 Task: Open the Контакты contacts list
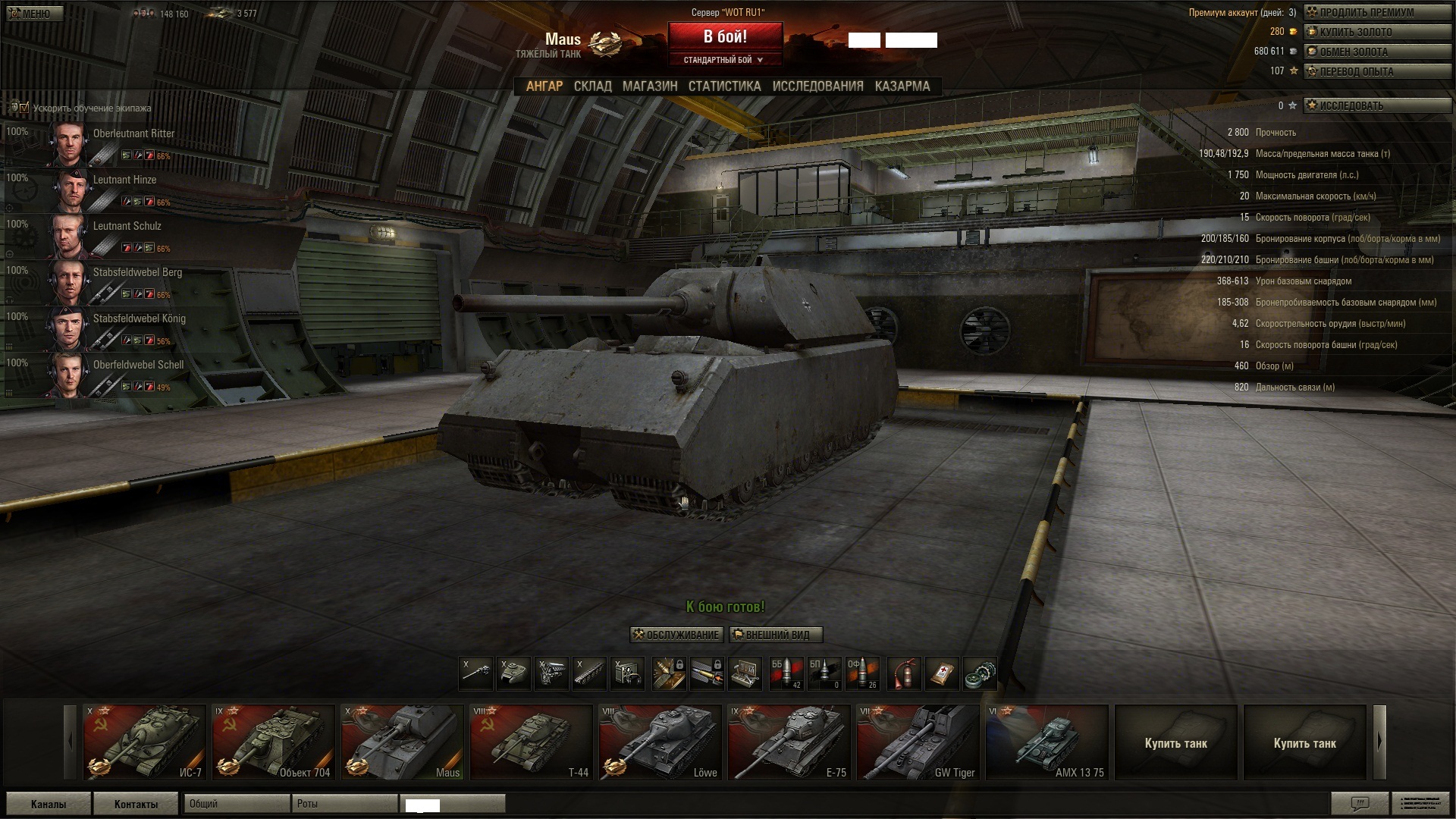[x=136, y=804]
